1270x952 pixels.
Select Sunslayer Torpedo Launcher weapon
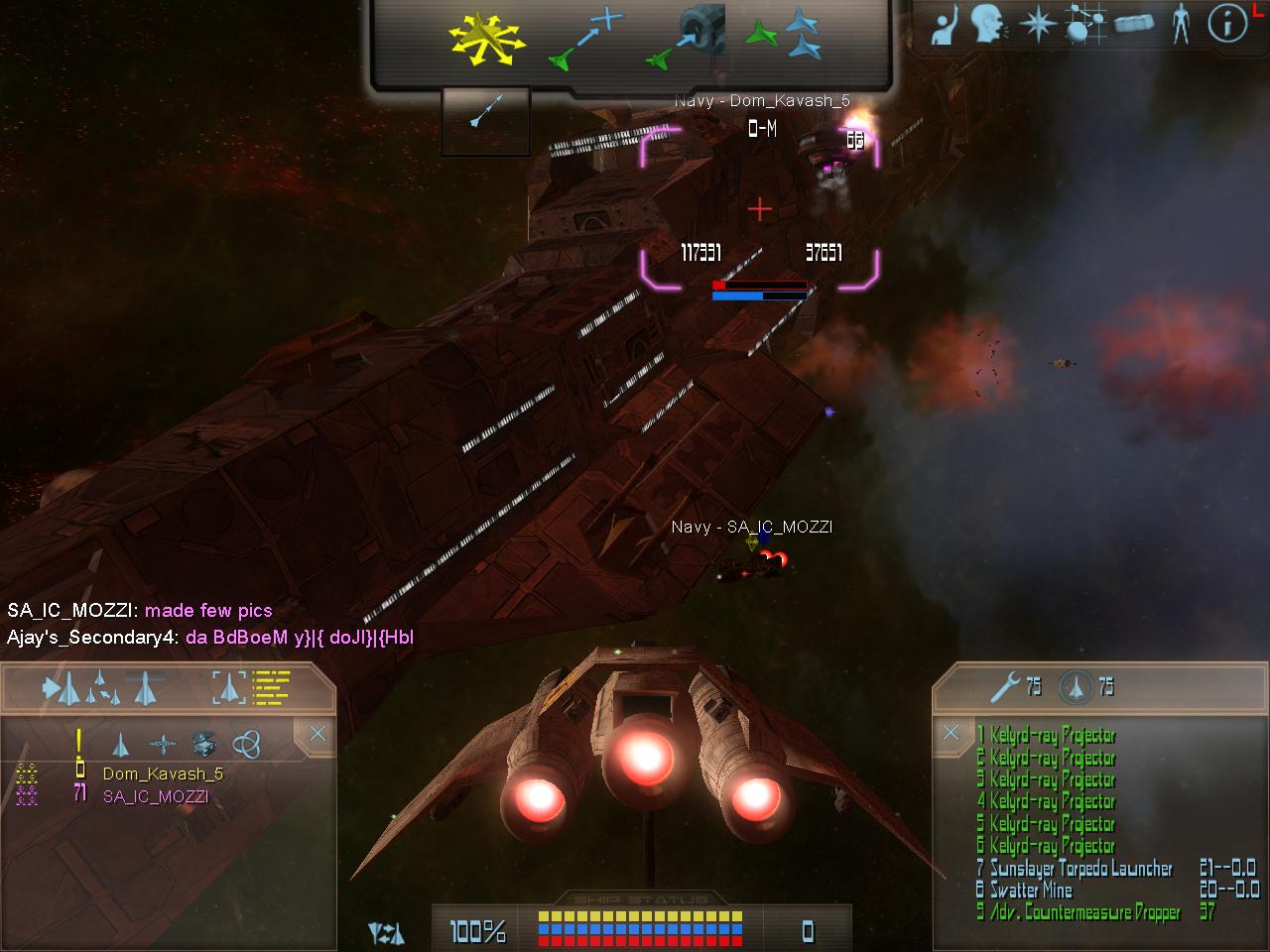click(1080, 869)
